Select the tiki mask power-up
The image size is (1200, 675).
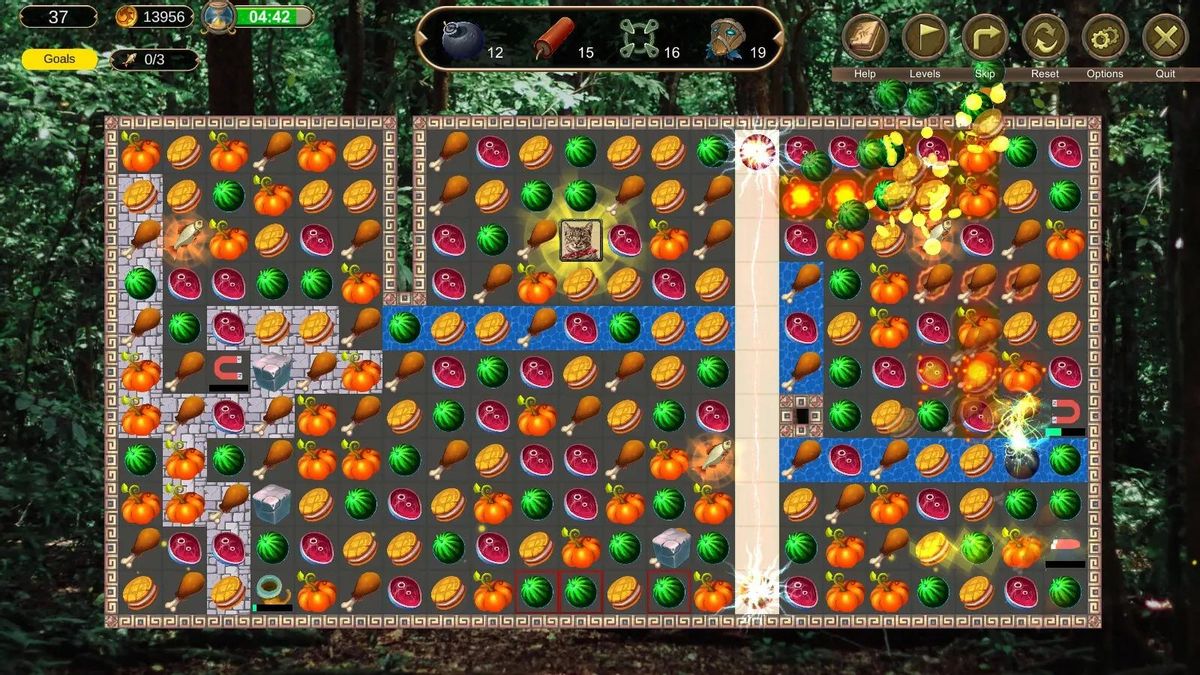[725, 39]
